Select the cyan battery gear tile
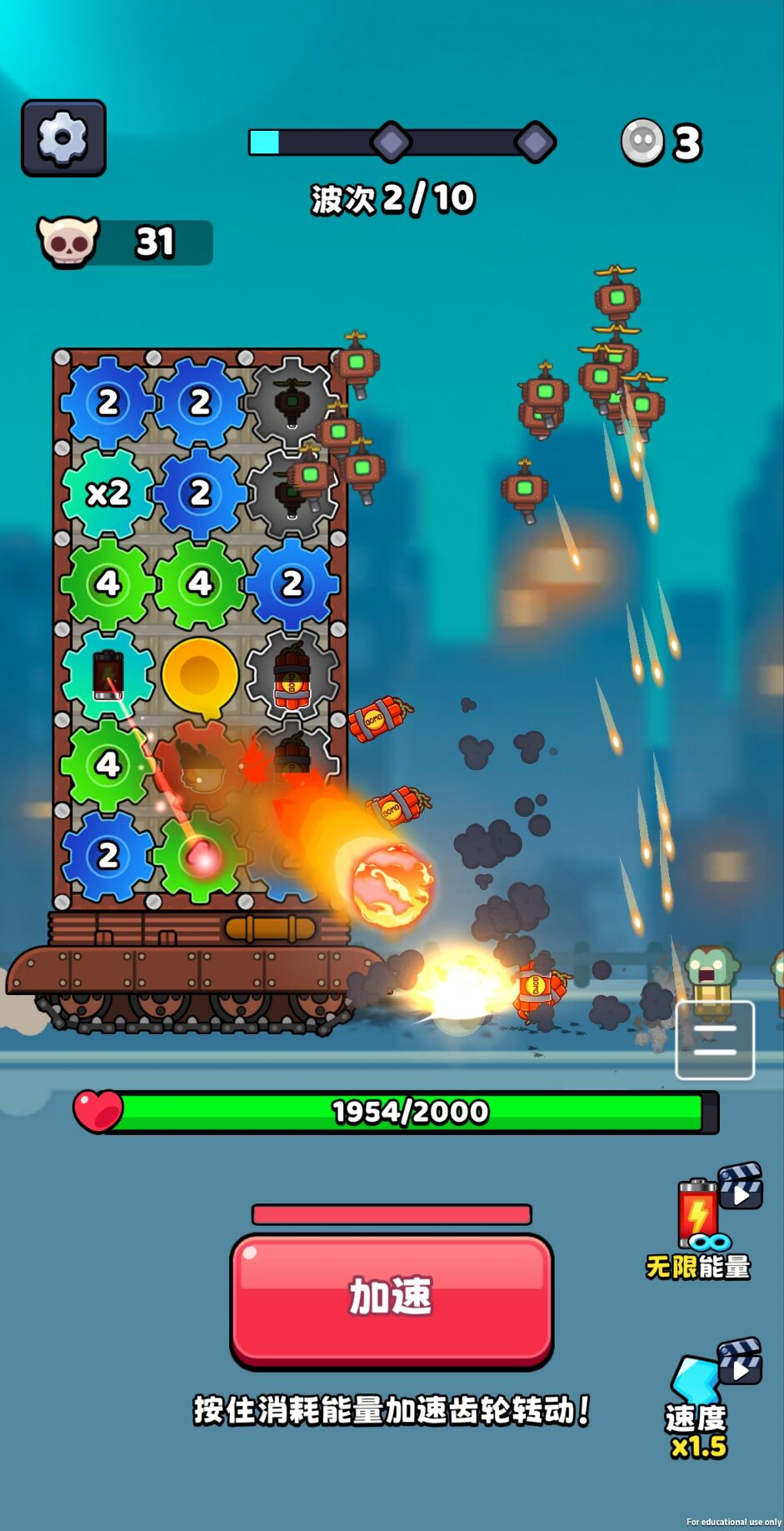Viewport: 784px width, 1531px height. click(108, 674)
